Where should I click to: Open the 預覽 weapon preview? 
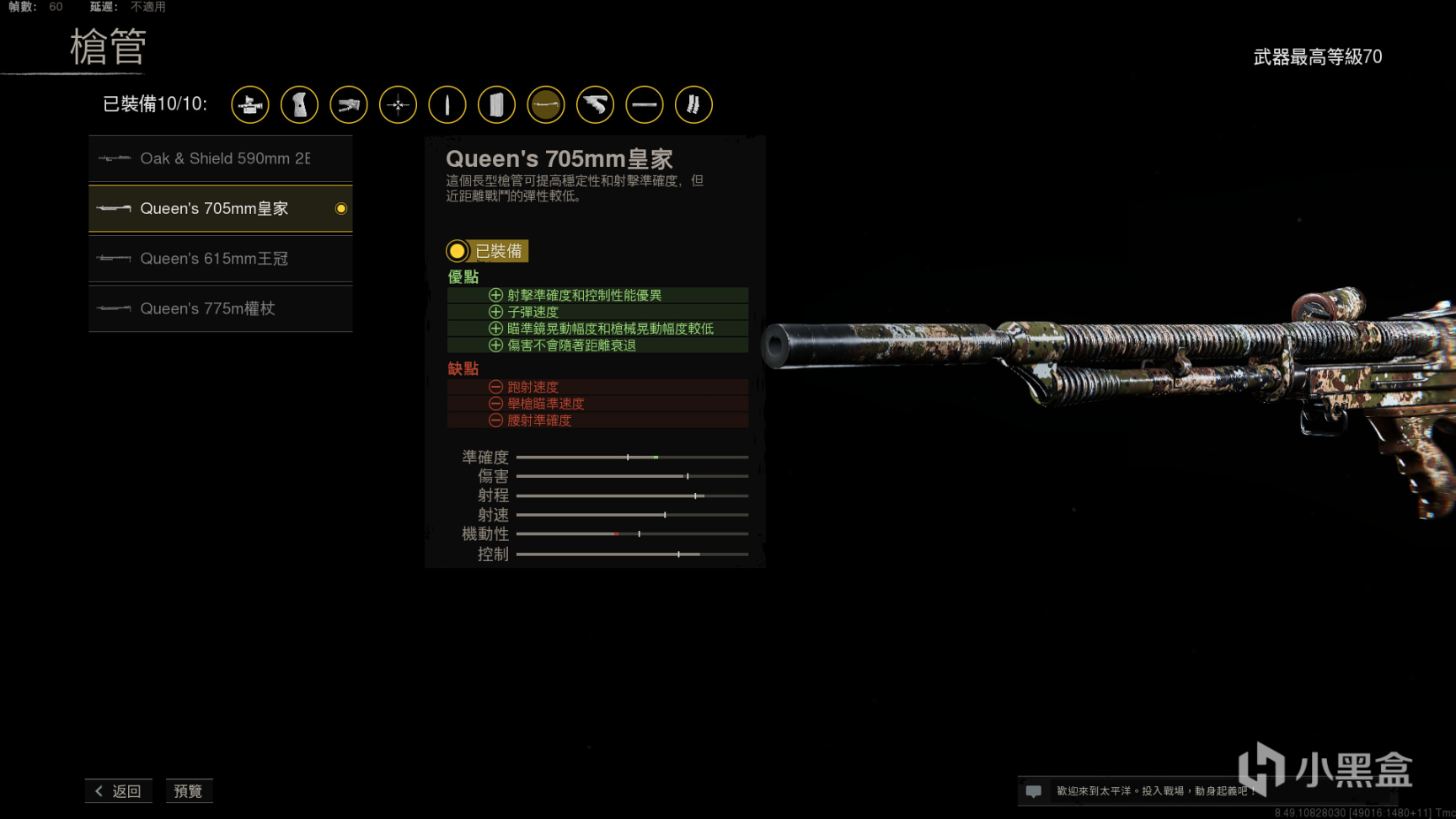188,791
